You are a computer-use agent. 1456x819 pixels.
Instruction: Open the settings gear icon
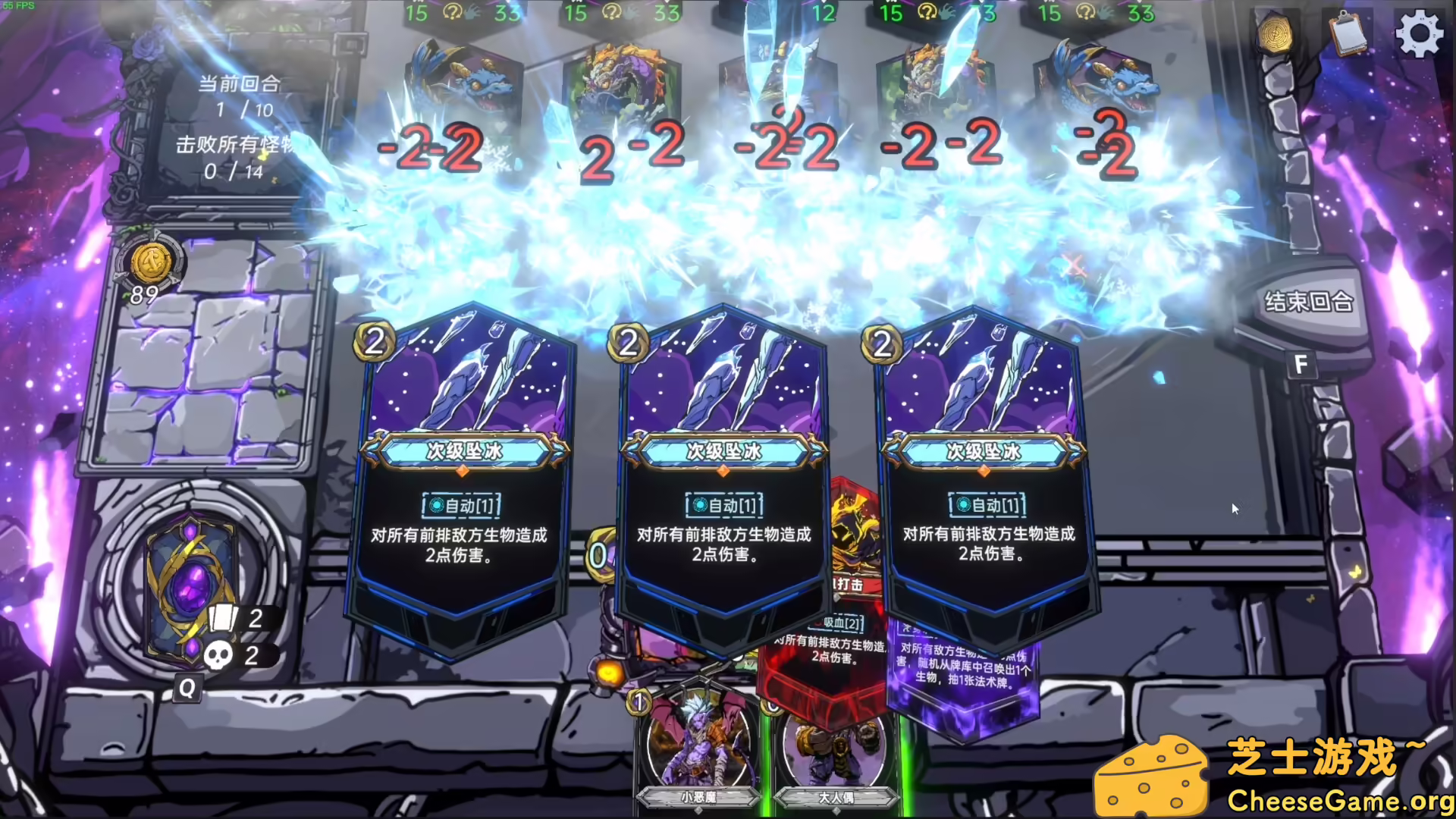[1420, 33]
